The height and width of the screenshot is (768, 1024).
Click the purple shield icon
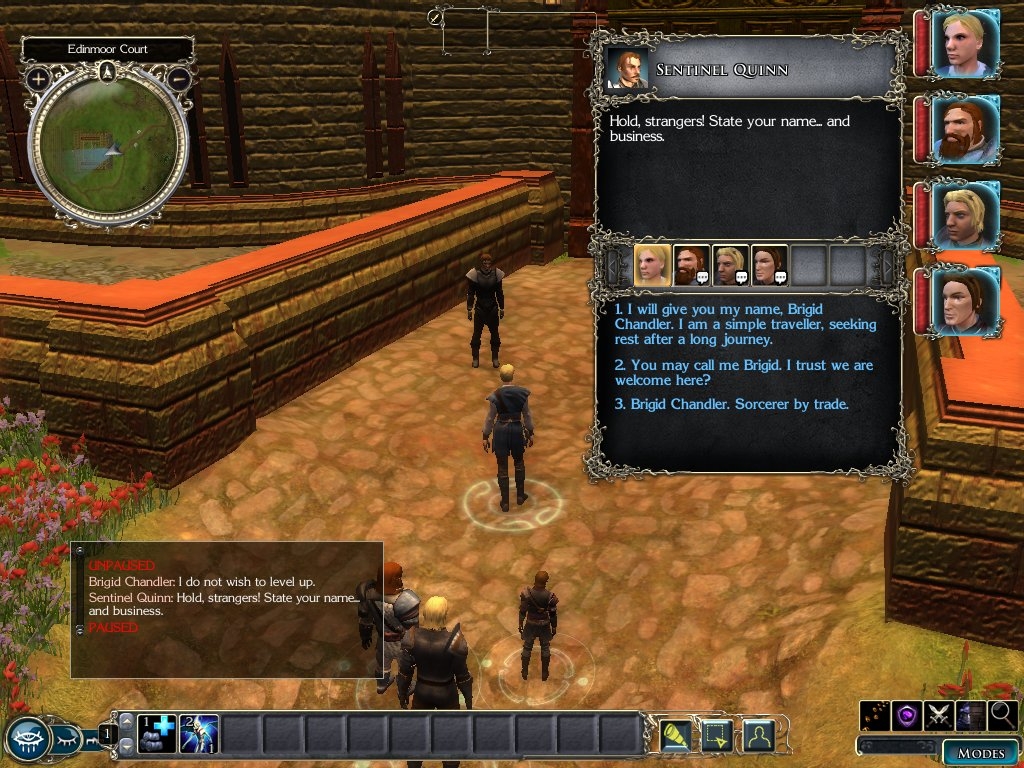tap(907, 715)
